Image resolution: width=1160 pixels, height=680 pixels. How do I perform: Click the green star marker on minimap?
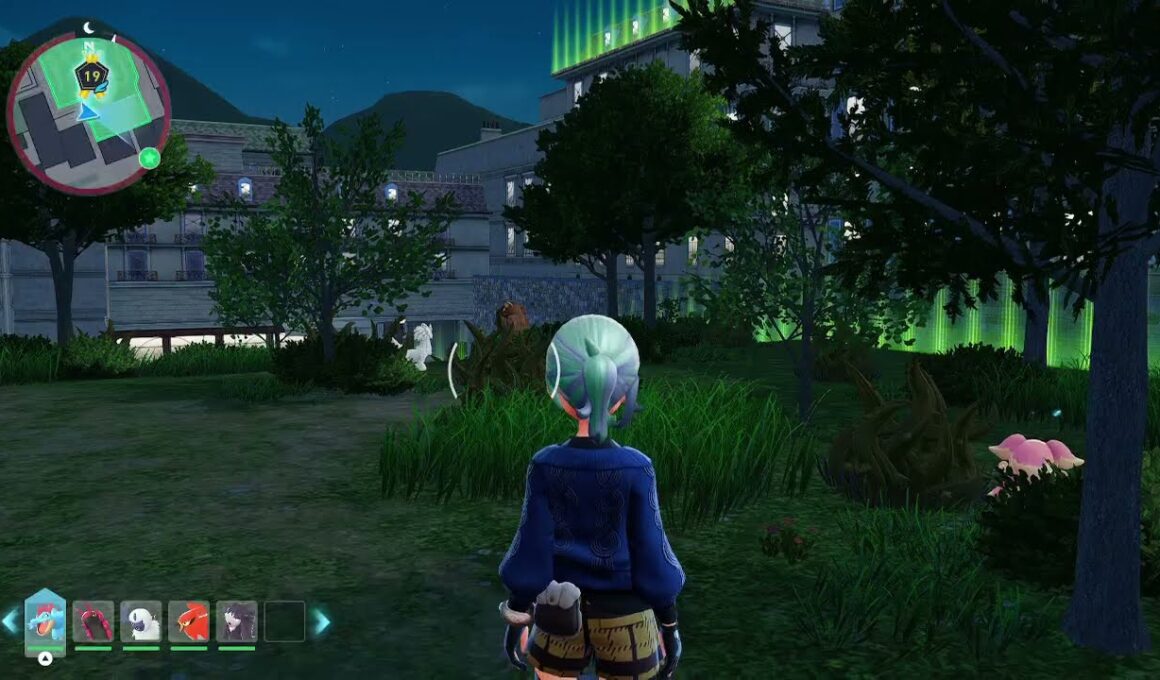tap(150, 158)
